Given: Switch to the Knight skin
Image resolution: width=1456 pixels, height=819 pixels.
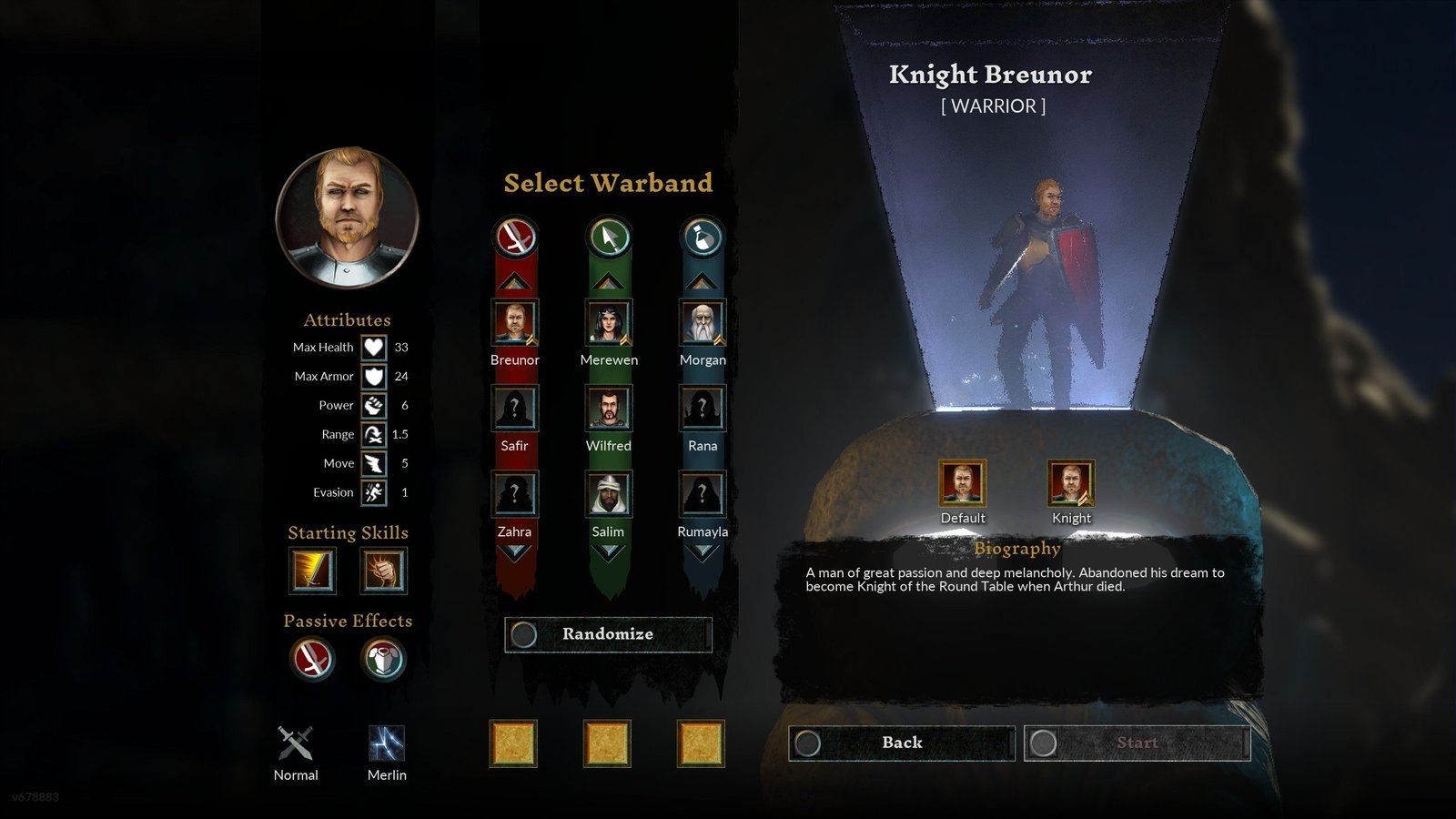Looking at the screenshot, I should click(x=1071, y=484).
